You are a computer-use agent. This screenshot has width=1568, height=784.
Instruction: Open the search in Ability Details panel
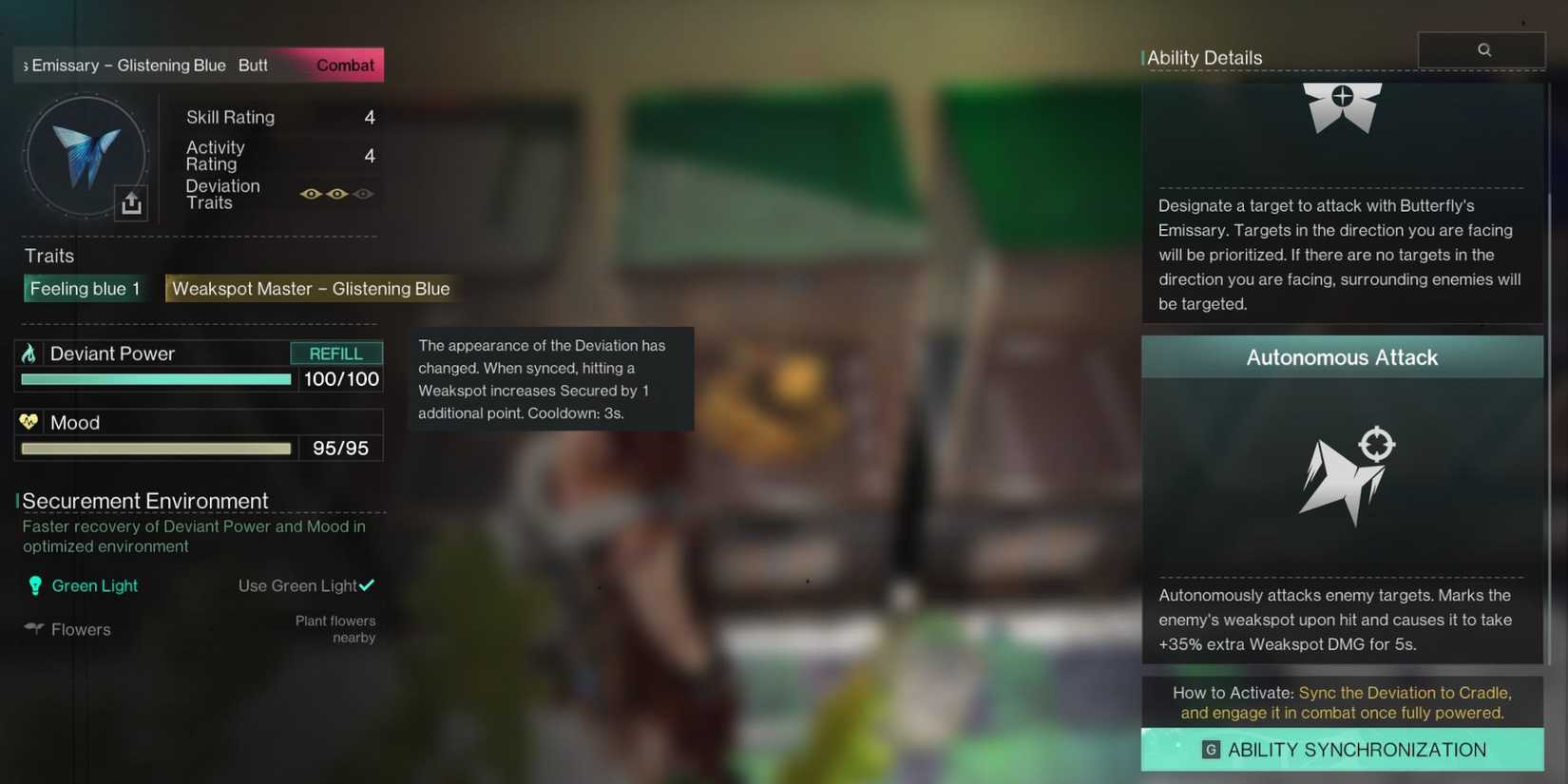click(x=1482, y=48)
